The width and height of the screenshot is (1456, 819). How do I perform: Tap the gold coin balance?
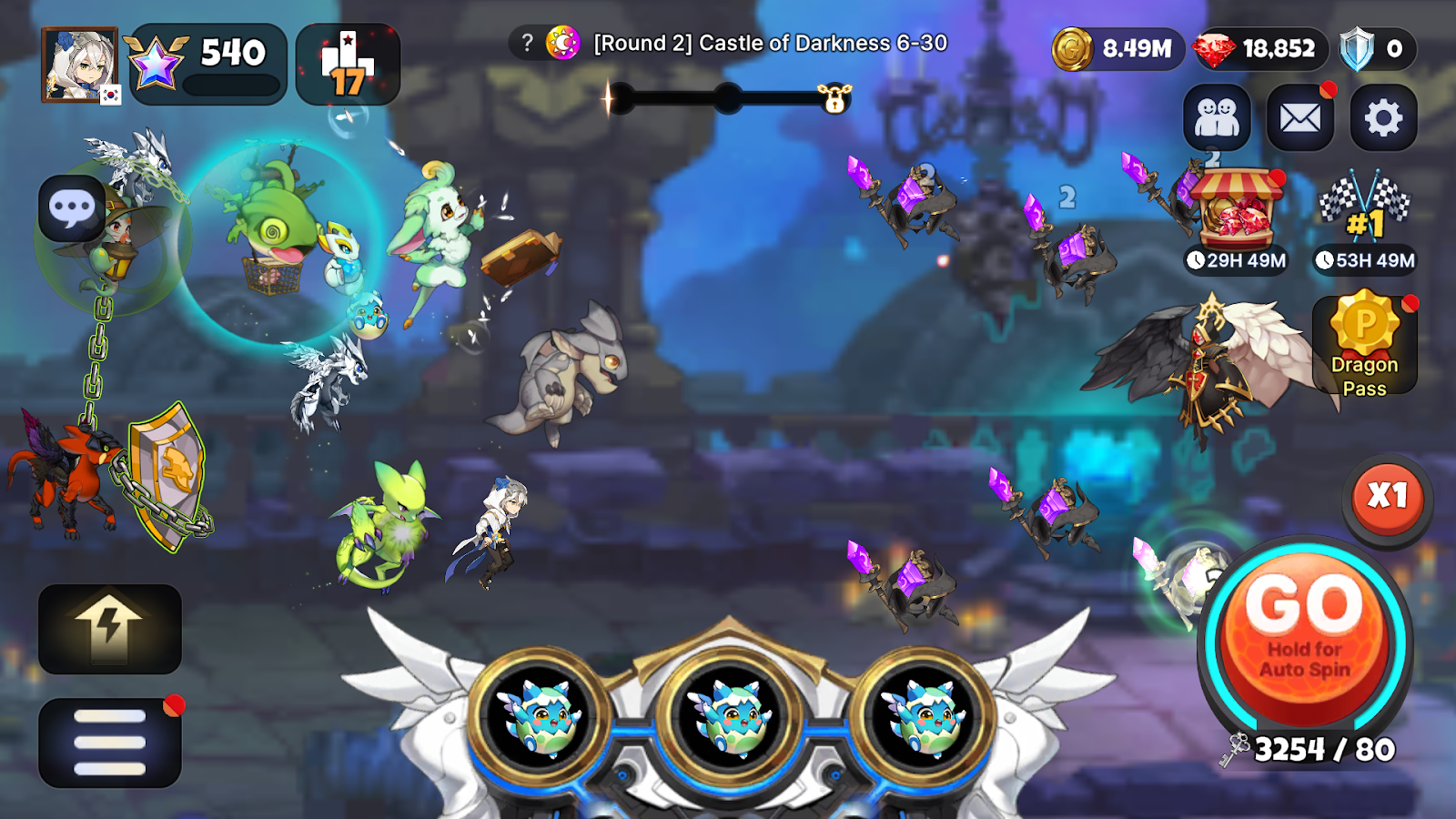pyautogui.click(x=1117, y=49)
